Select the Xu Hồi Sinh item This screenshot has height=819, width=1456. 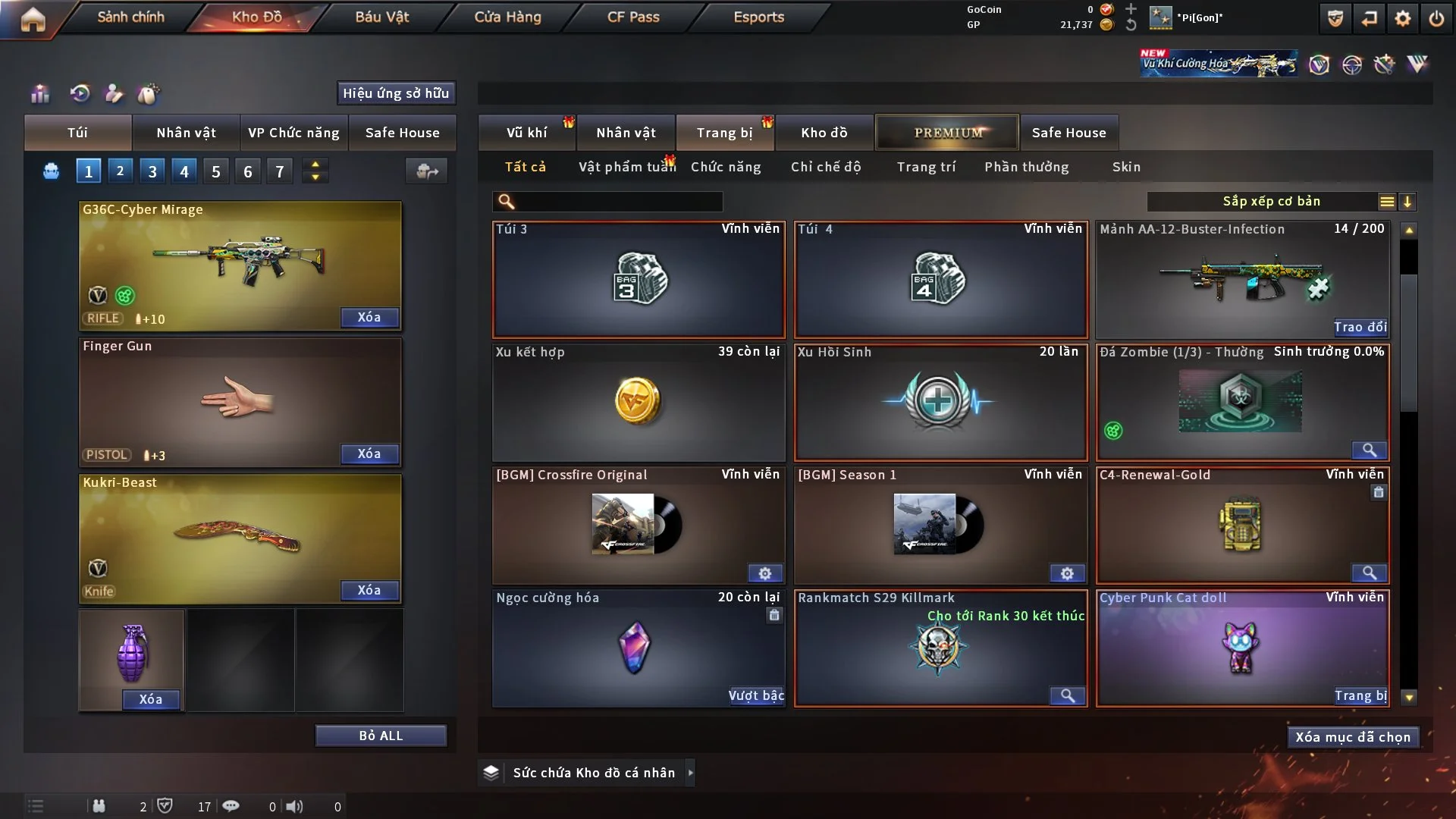click(x=940, y=403)
